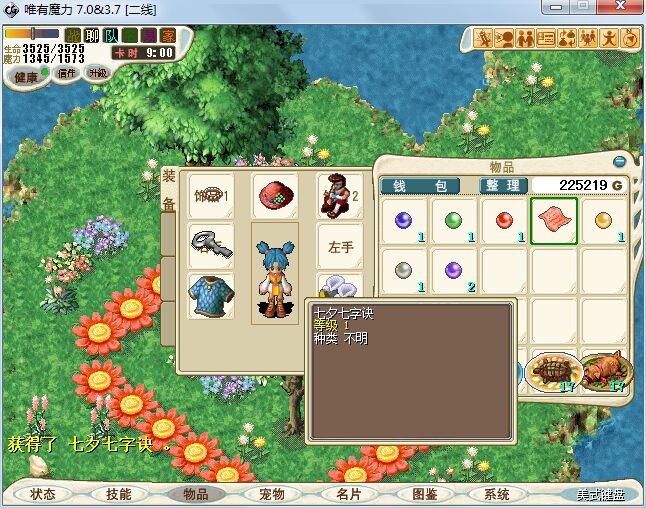The width and height of the screenshot is (646, 508).
Task: Close the 物品 inventory panel
Action: pos(620,161)
